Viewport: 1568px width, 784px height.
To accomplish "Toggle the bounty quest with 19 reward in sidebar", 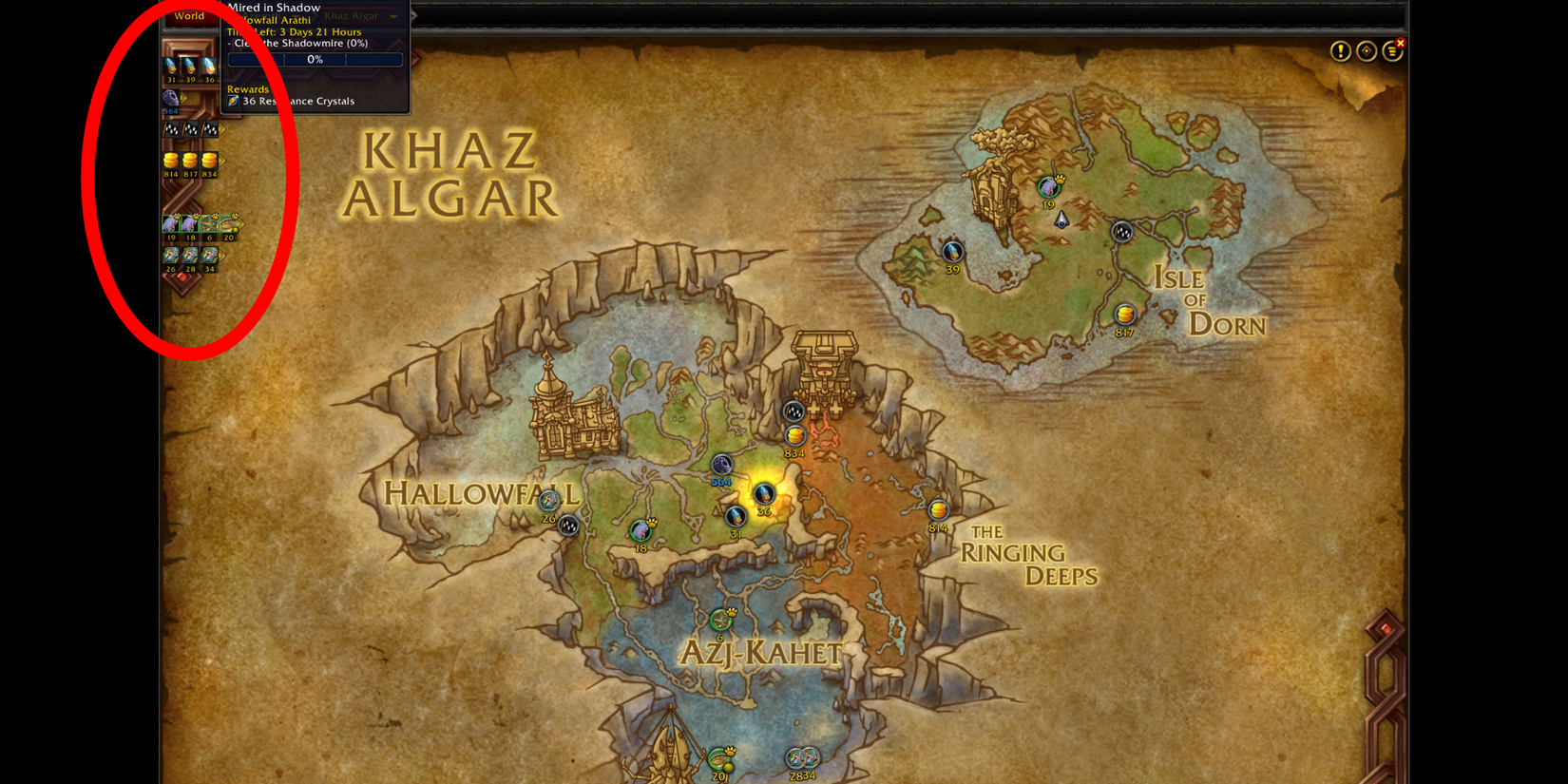I will tap(171, 225).
